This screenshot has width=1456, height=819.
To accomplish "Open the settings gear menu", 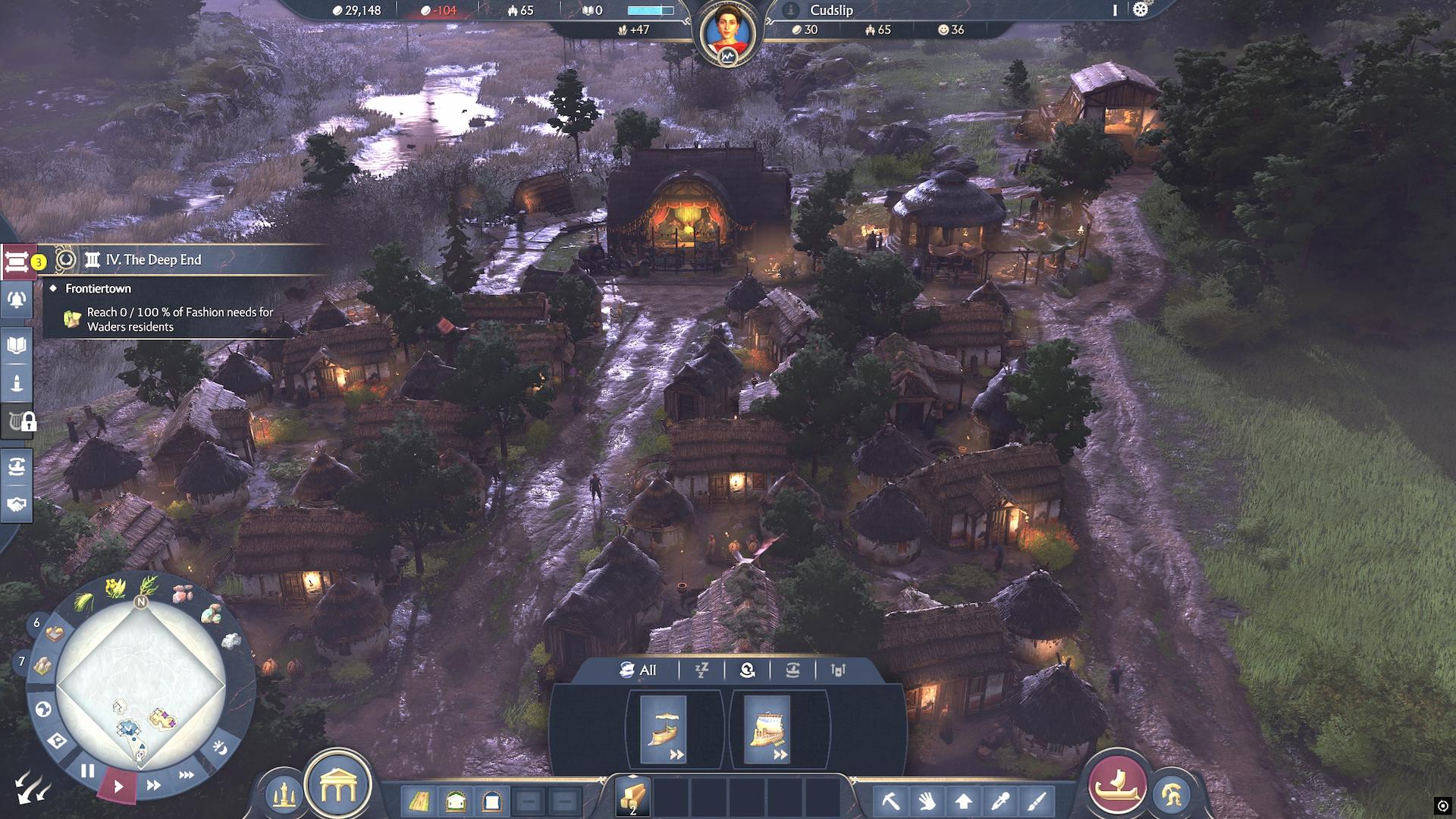I will click(1140, 10).
